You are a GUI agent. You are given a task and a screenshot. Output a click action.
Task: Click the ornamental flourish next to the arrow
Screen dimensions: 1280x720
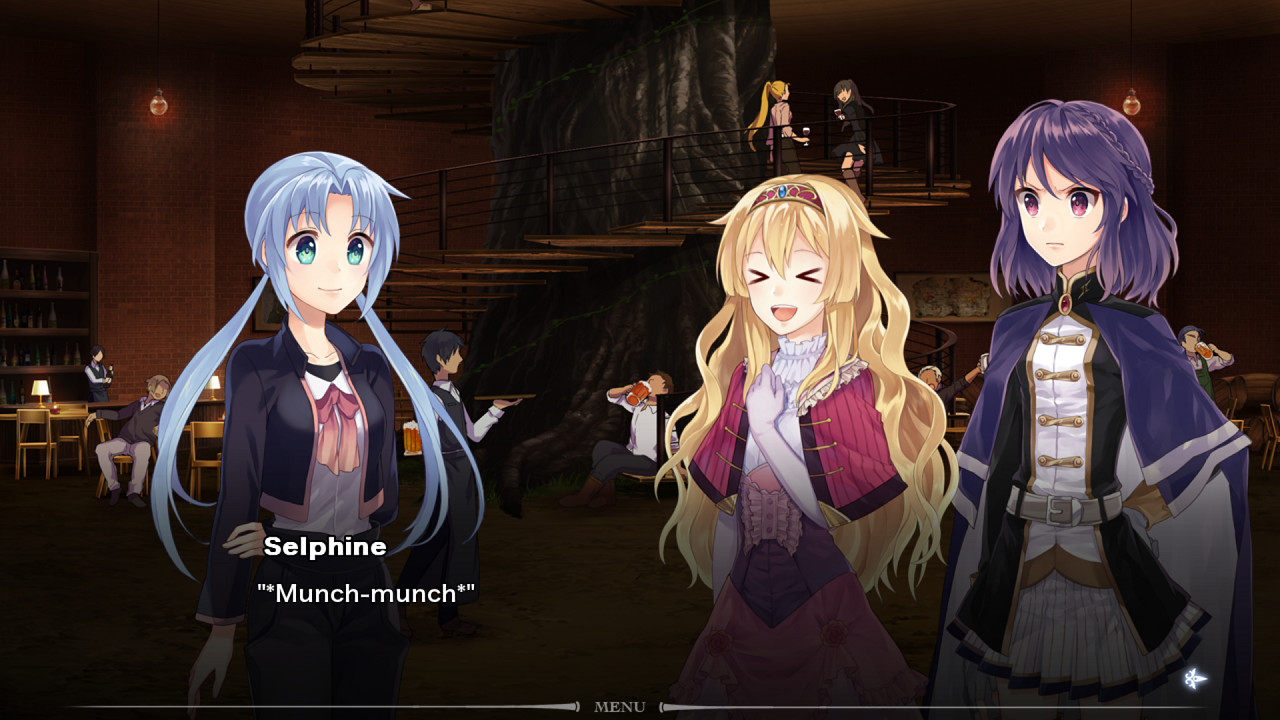[1190, 679]
